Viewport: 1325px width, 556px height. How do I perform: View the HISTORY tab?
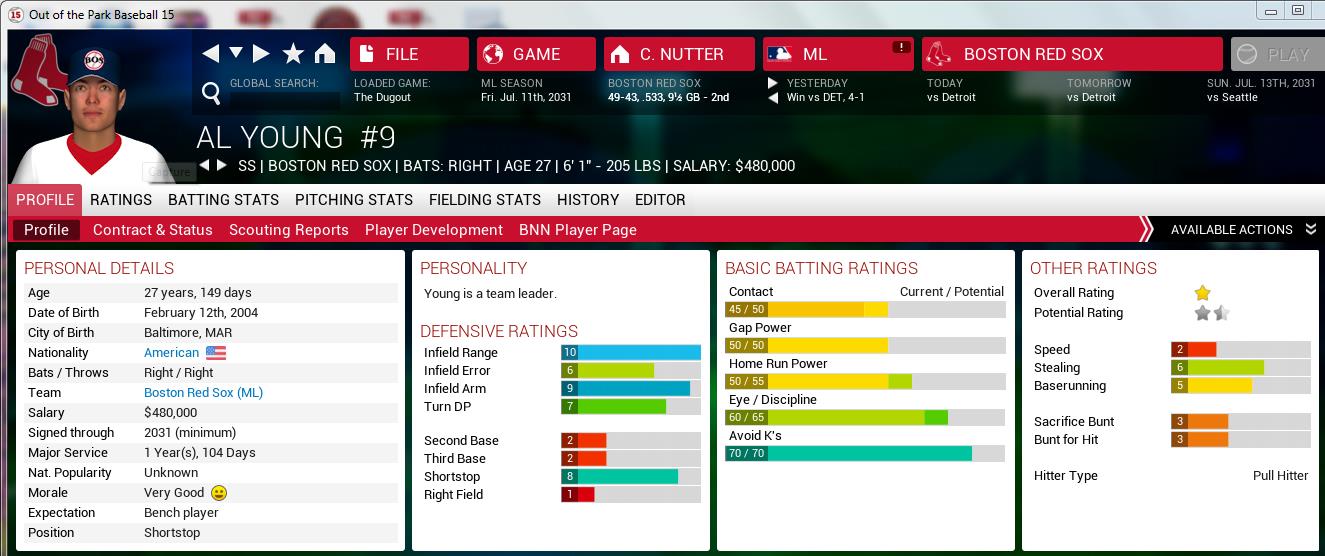(x=588, y=200)
